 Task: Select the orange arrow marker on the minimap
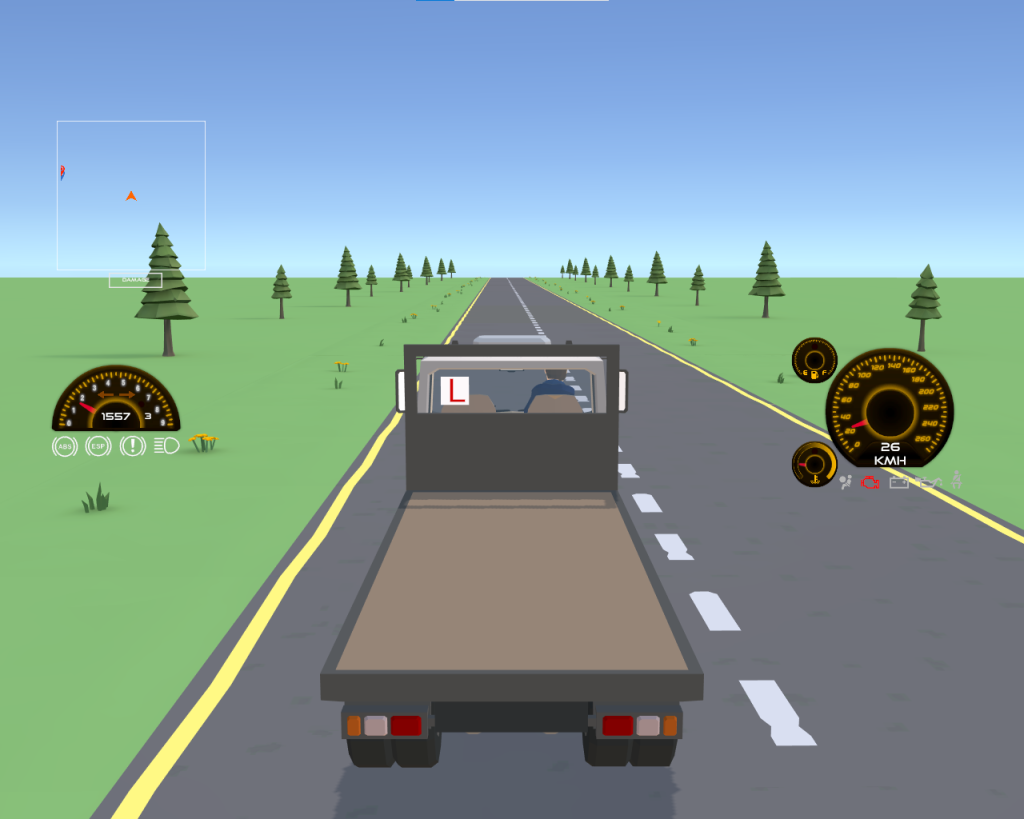pyautogui.click(x=131, y=196)
